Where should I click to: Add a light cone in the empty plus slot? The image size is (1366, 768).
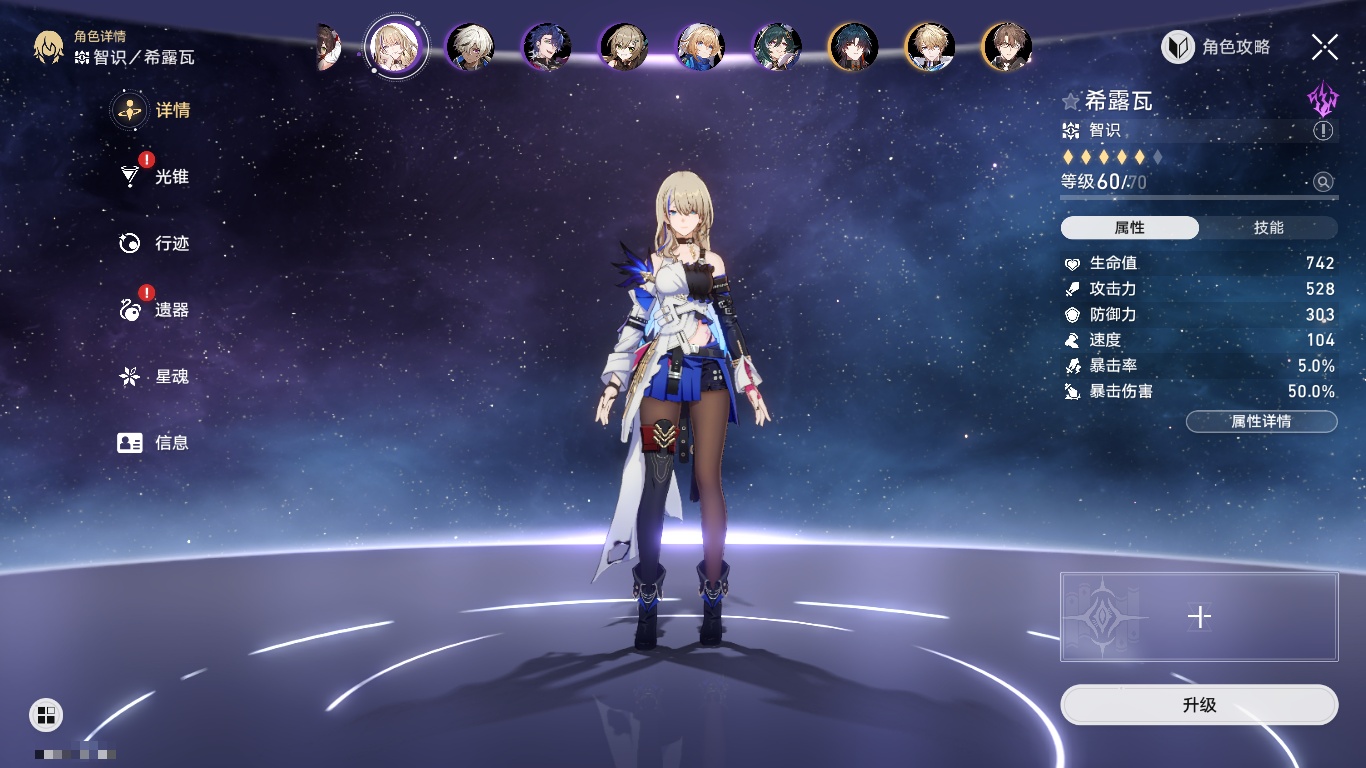pyautogui.click(x=1199, y=617)
